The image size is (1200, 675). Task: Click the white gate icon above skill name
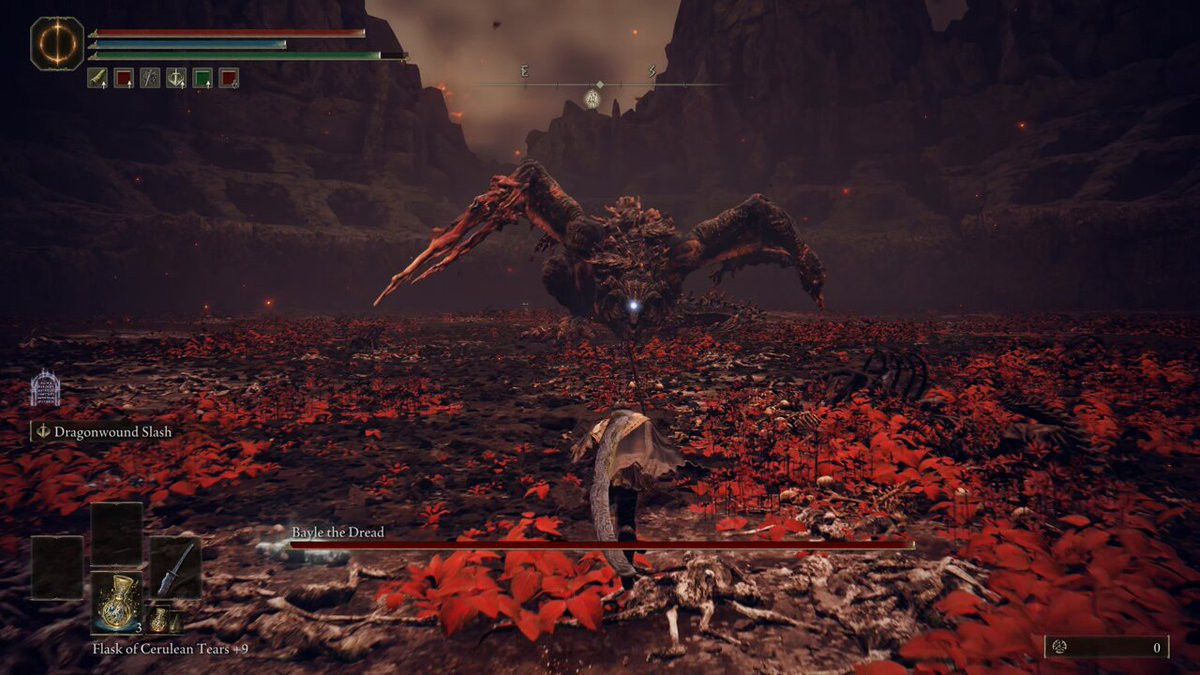click(45, 388)
